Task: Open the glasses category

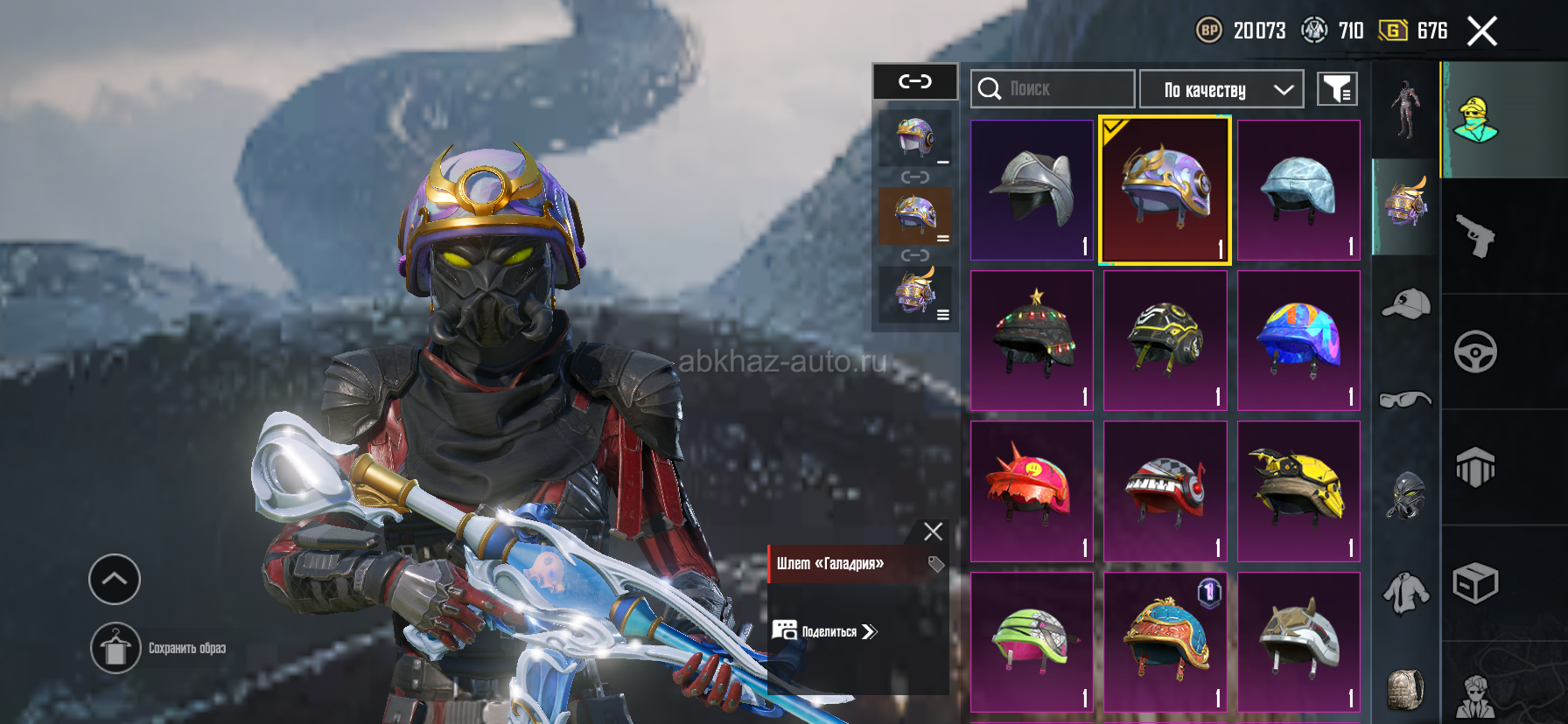Action: (x=1405, y=400)
